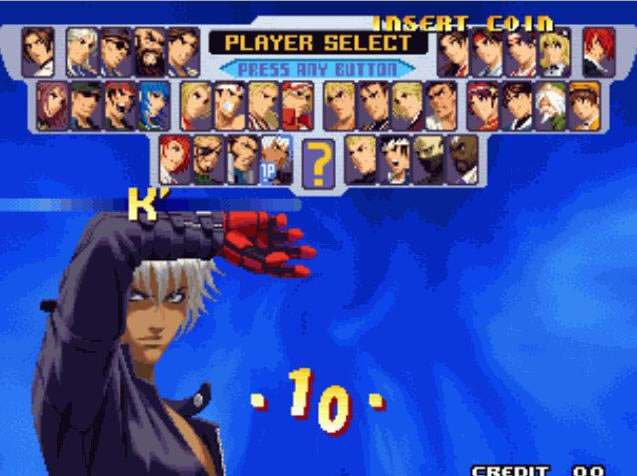The width and height of the screenshot is (637, 476).
Task: Choose the blonde woman portrait beside Iori
Action: [x=554, y=52]
